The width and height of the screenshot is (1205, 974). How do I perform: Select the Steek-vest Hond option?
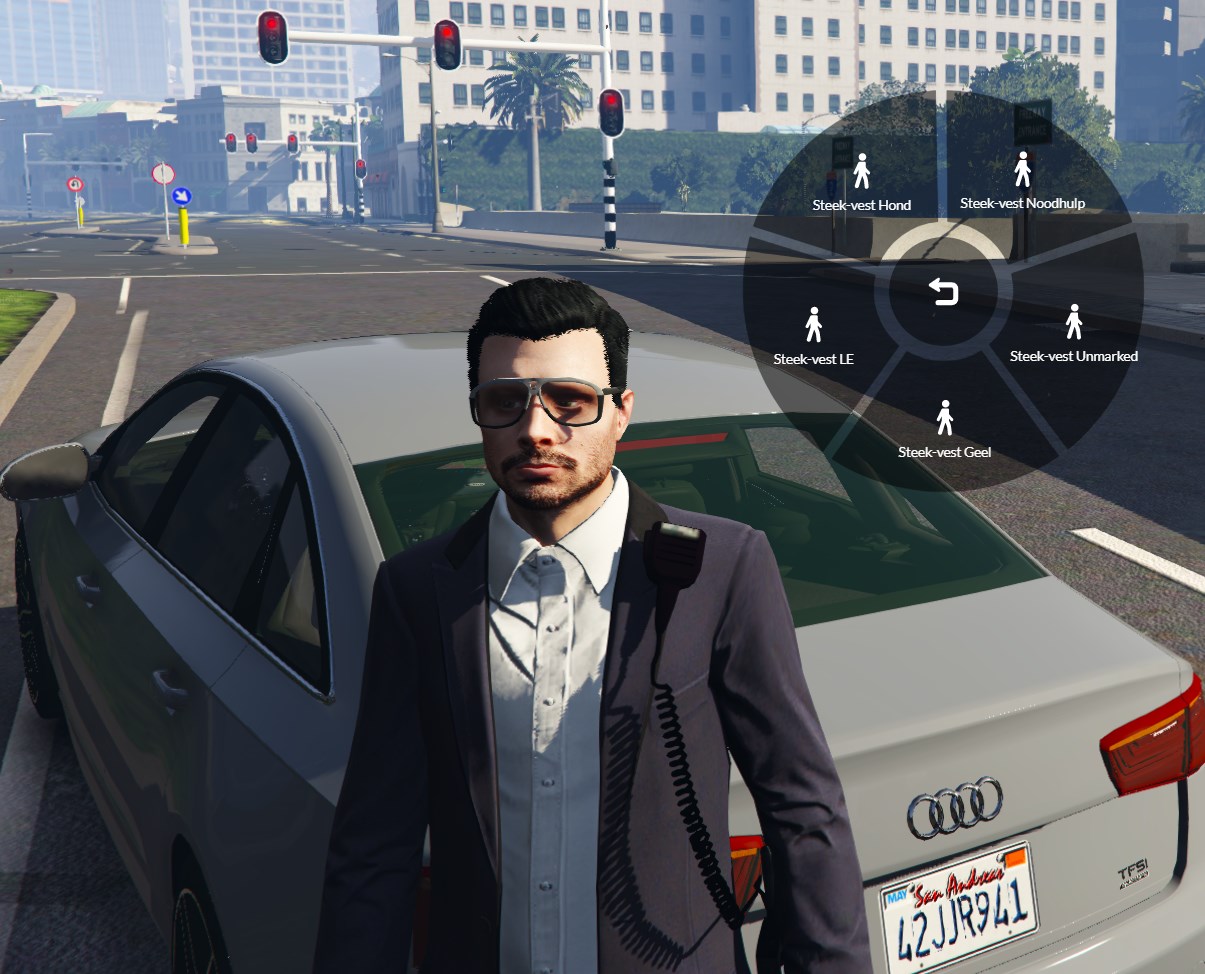click(861, 185)
